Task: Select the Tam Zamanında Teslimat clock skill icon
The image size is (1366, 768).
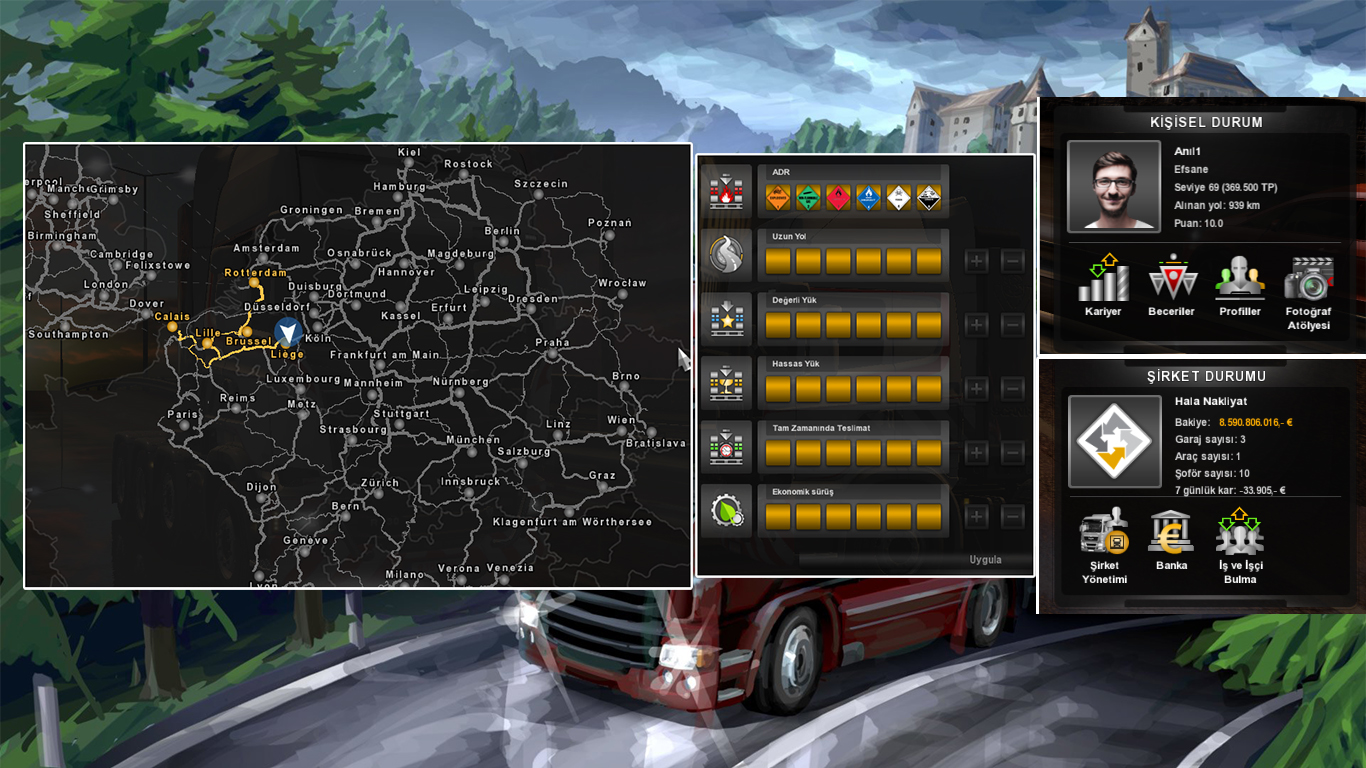Action: (x=725, y=445)
